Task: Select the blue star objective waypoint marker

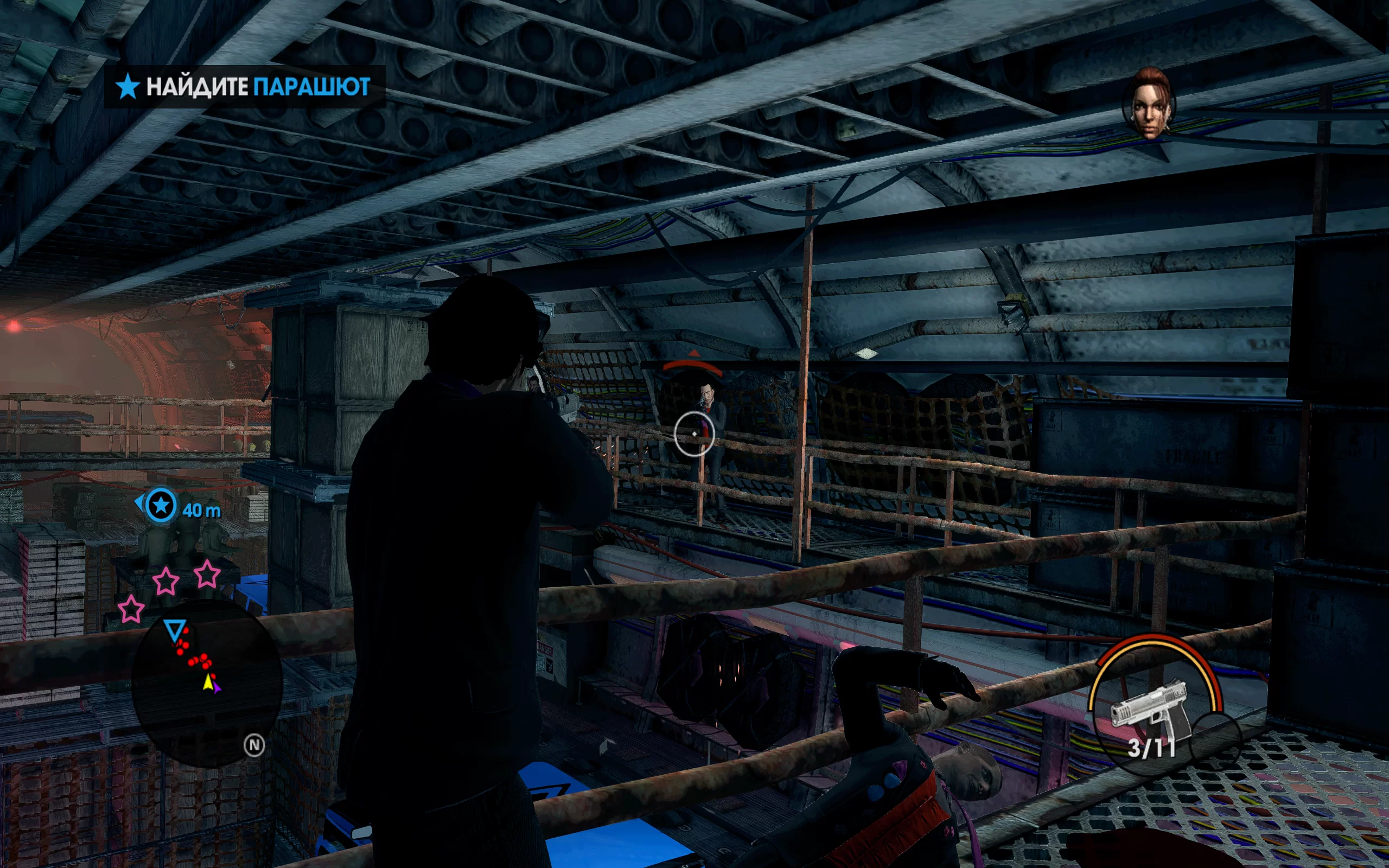Action: tap(161, 505)
